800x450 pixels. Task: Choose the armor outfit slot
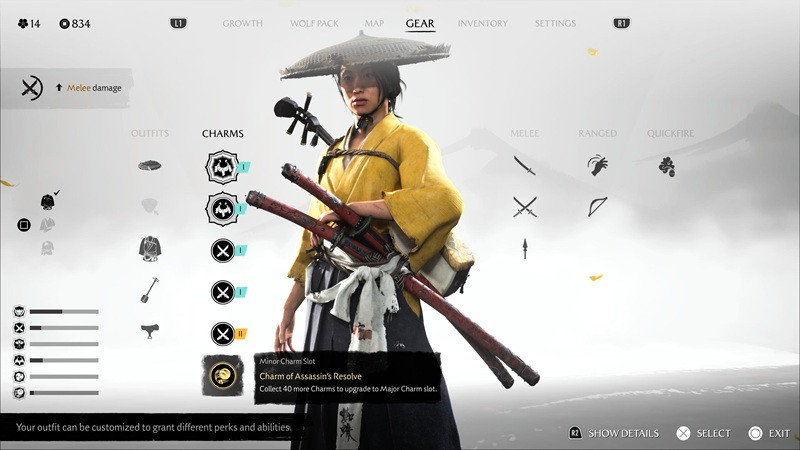150,248
